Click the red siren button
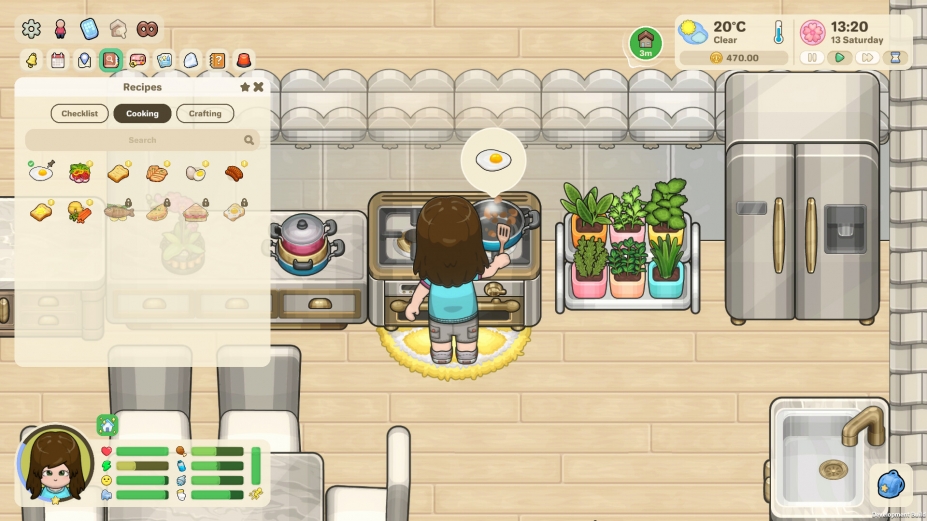This screenshot has width=927, height=521. 244,60
